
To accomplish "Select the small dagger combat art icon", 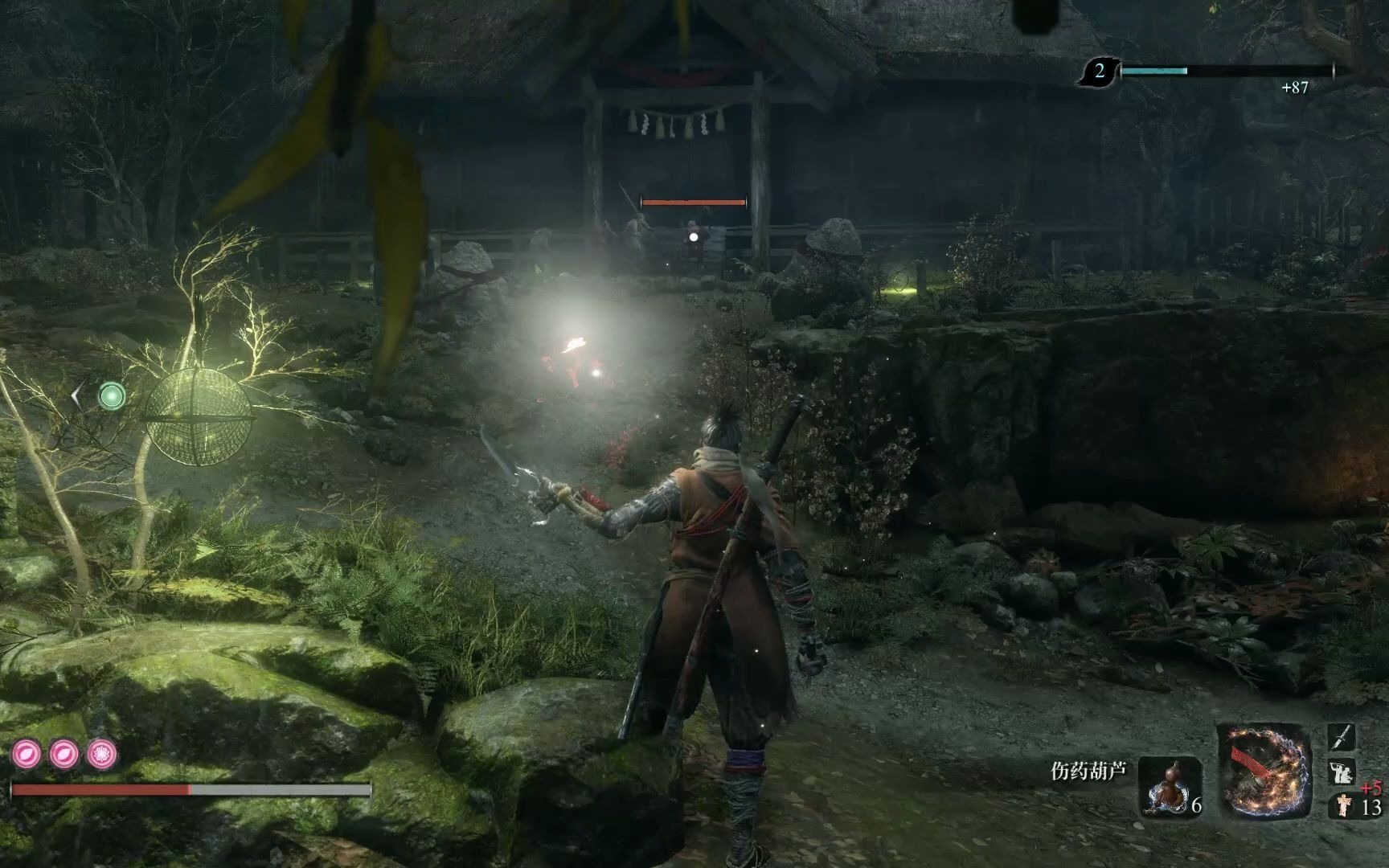I will 1342,737.
